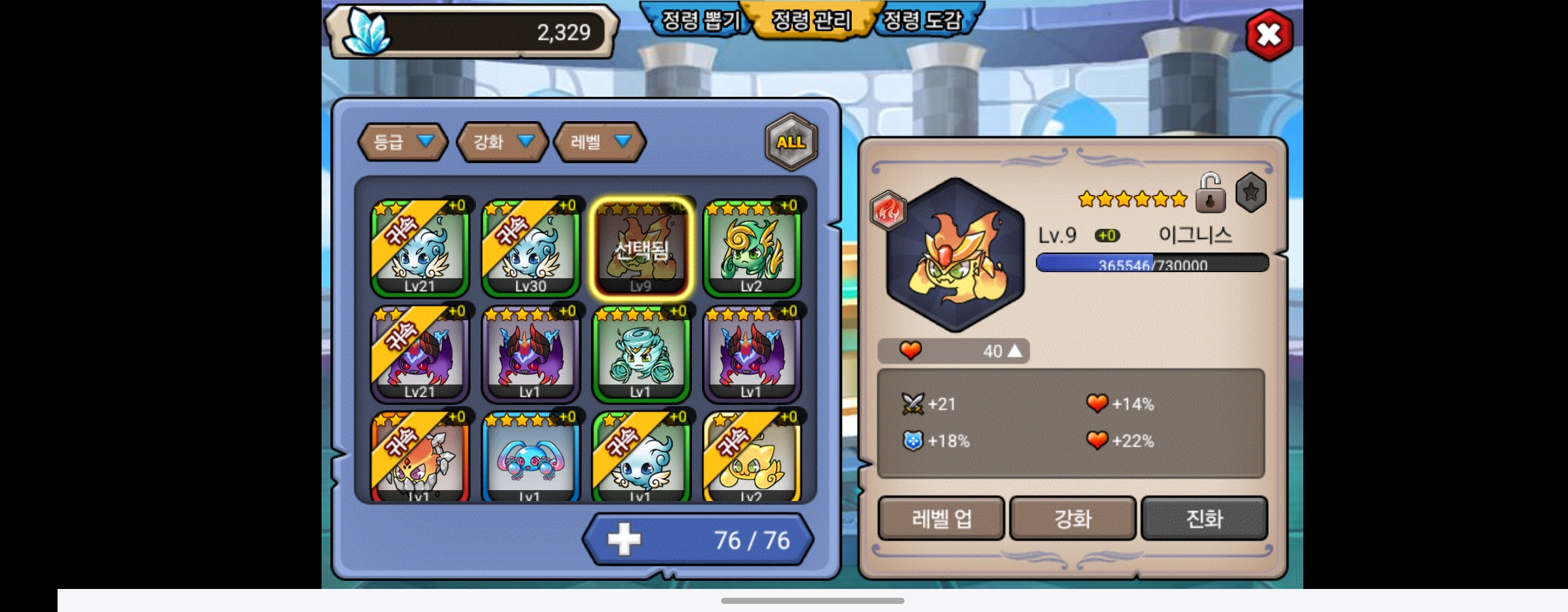Open the 정령 도감 tab
The height and width of the screenshot is (612, 1568).
(922, 20)
